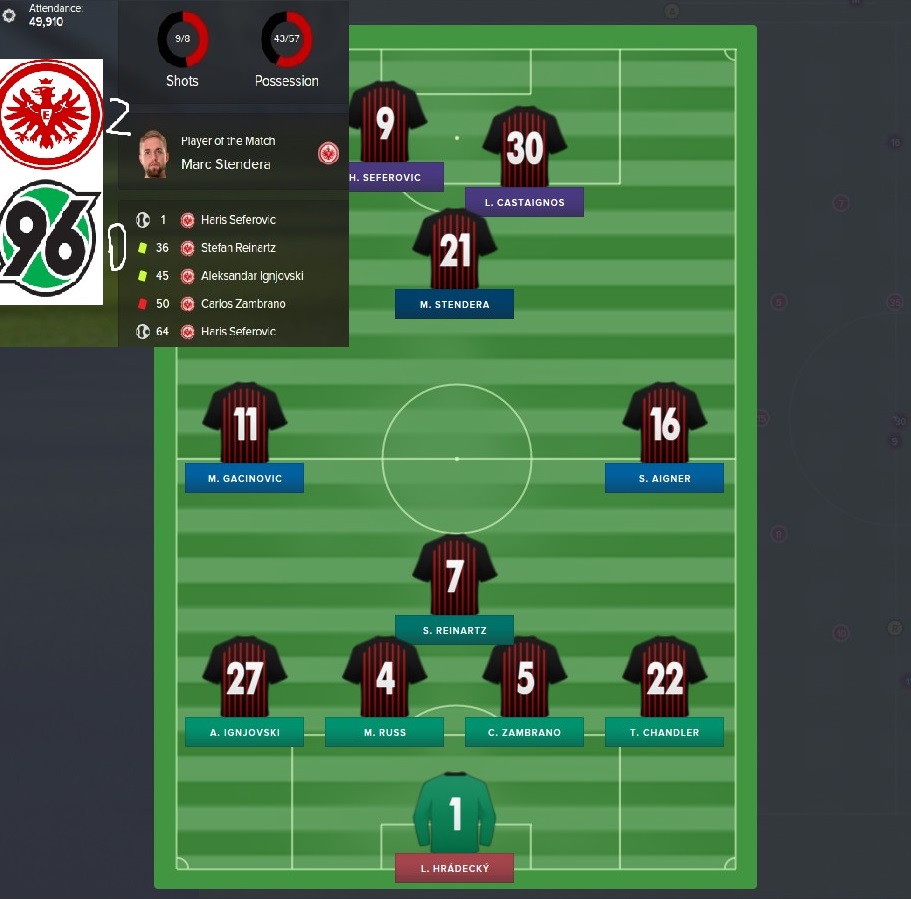Click the Eintracht Frankfurt crest
This screenshot has width=911, height=899.
click(x=50, y=112)
